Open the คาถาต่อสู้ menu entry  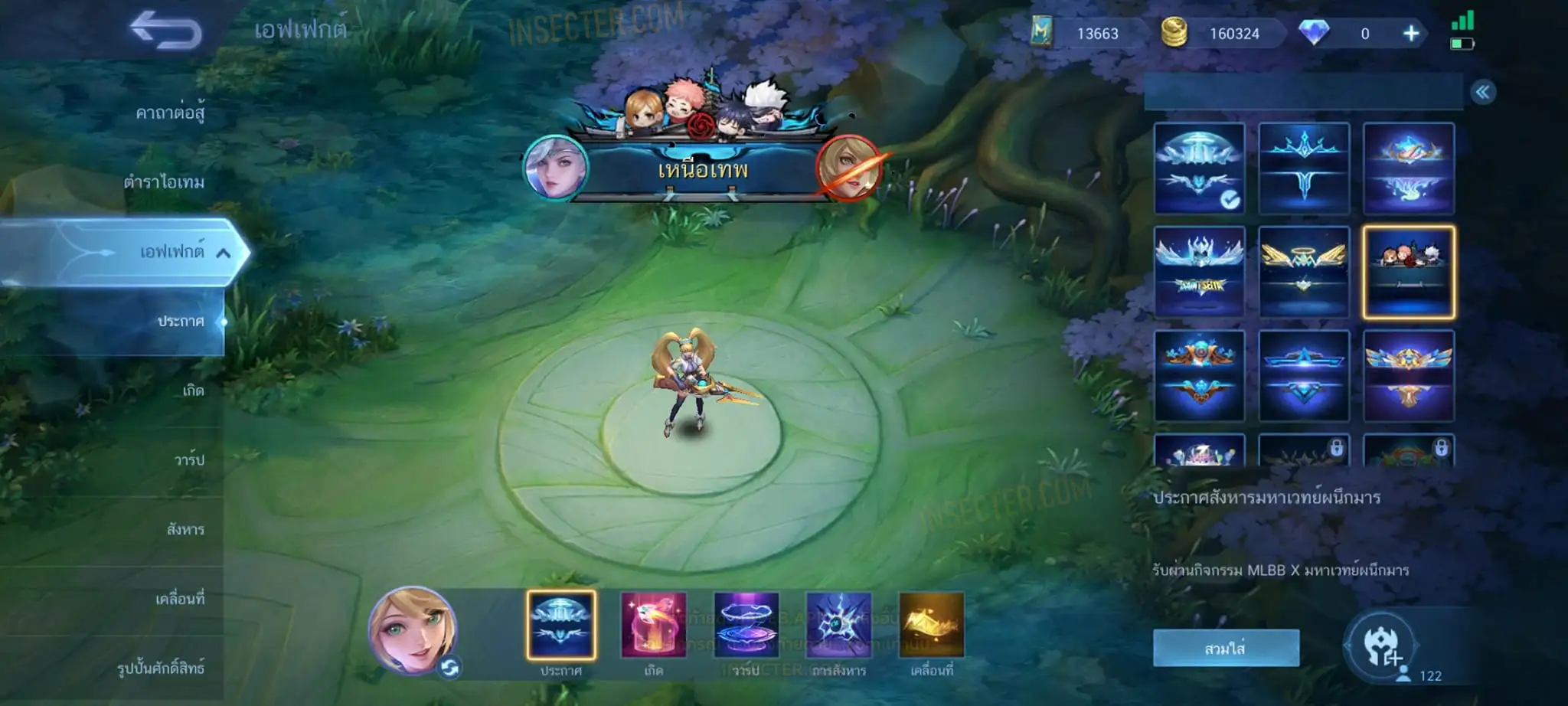tap(170, 113)
